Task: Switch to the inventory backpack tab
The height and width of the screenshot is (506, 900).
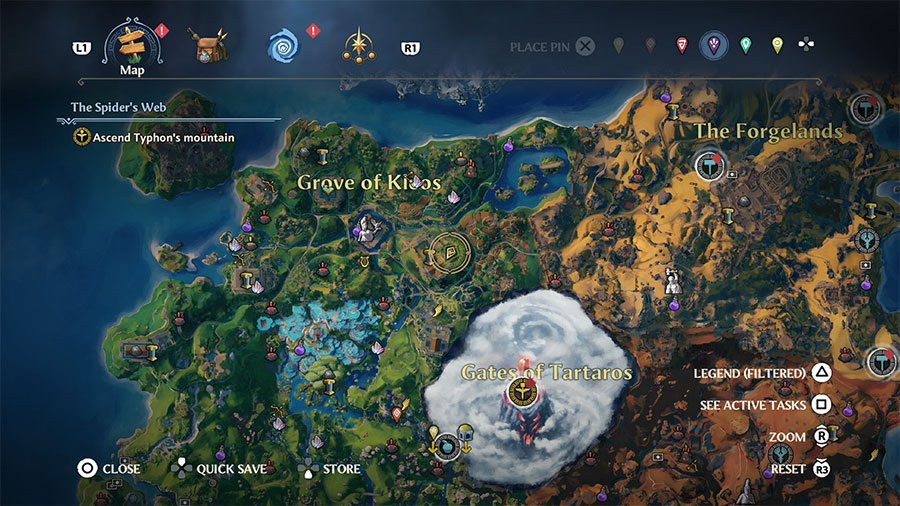Action: 208,46
